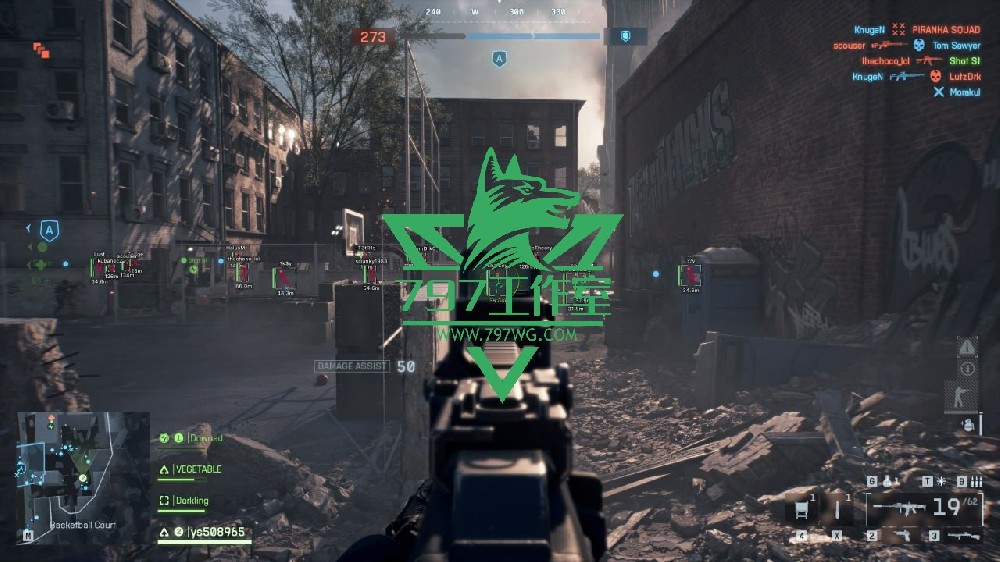Click the shield team icon beside the score bar
Viewport: 1000px width, 562px height.
tap(626, 36)
